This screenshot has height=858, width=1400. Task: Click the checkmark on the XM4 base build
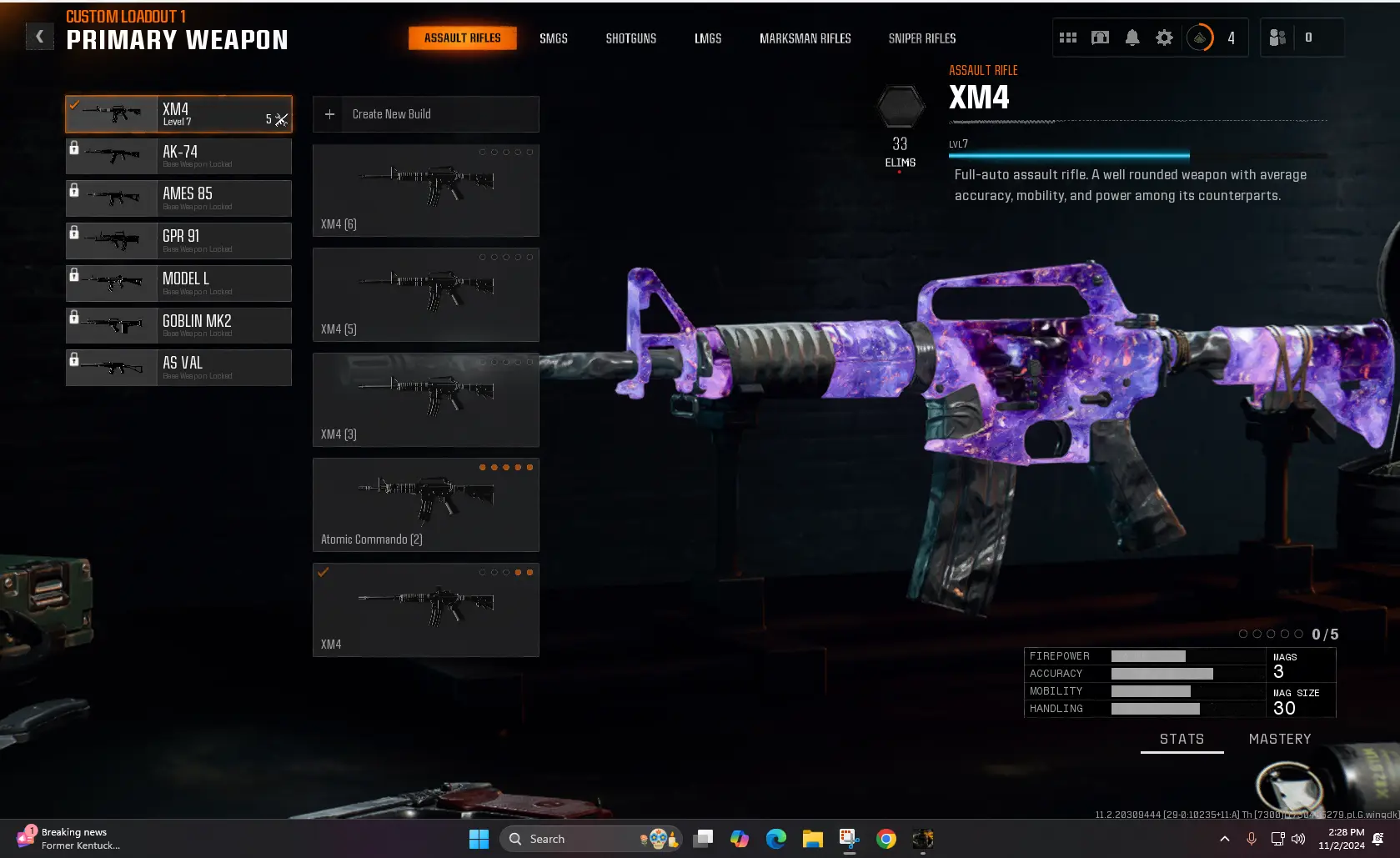[324, 572]
